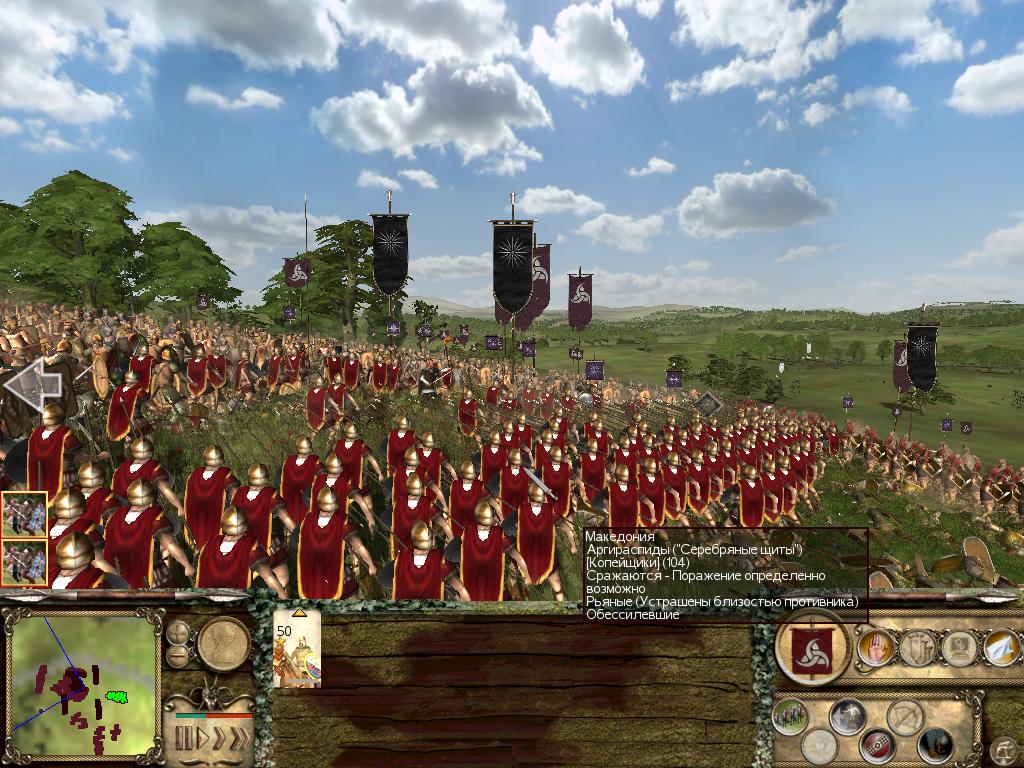Viewport: 1024px width, 768px height.
Task: Set the triple-arrow maximum battle speed
Action: pos(238,739)
